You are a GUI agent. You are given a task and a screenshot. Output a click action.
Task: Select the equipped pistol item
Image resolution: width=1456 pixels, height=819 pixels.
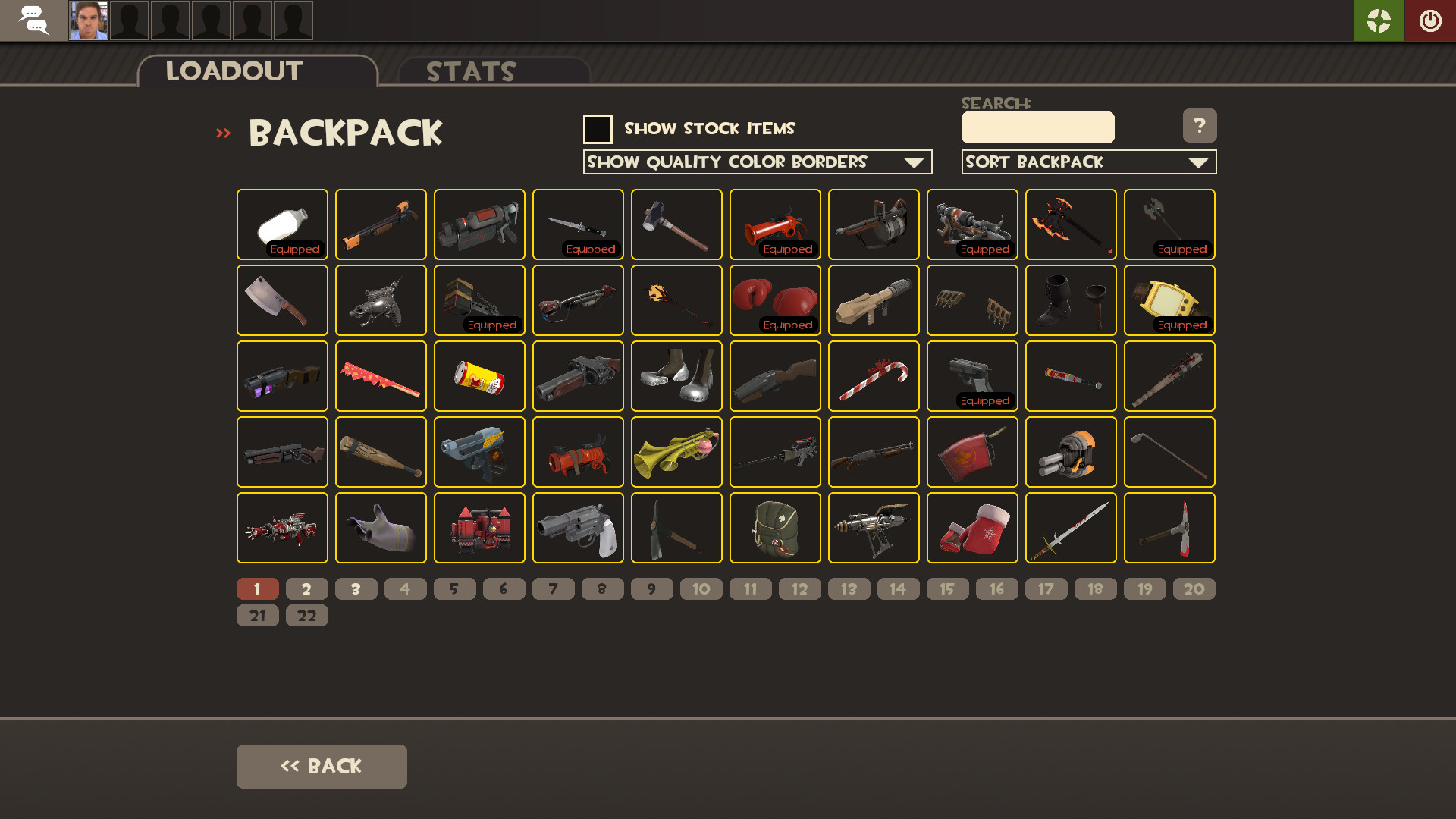972,376
